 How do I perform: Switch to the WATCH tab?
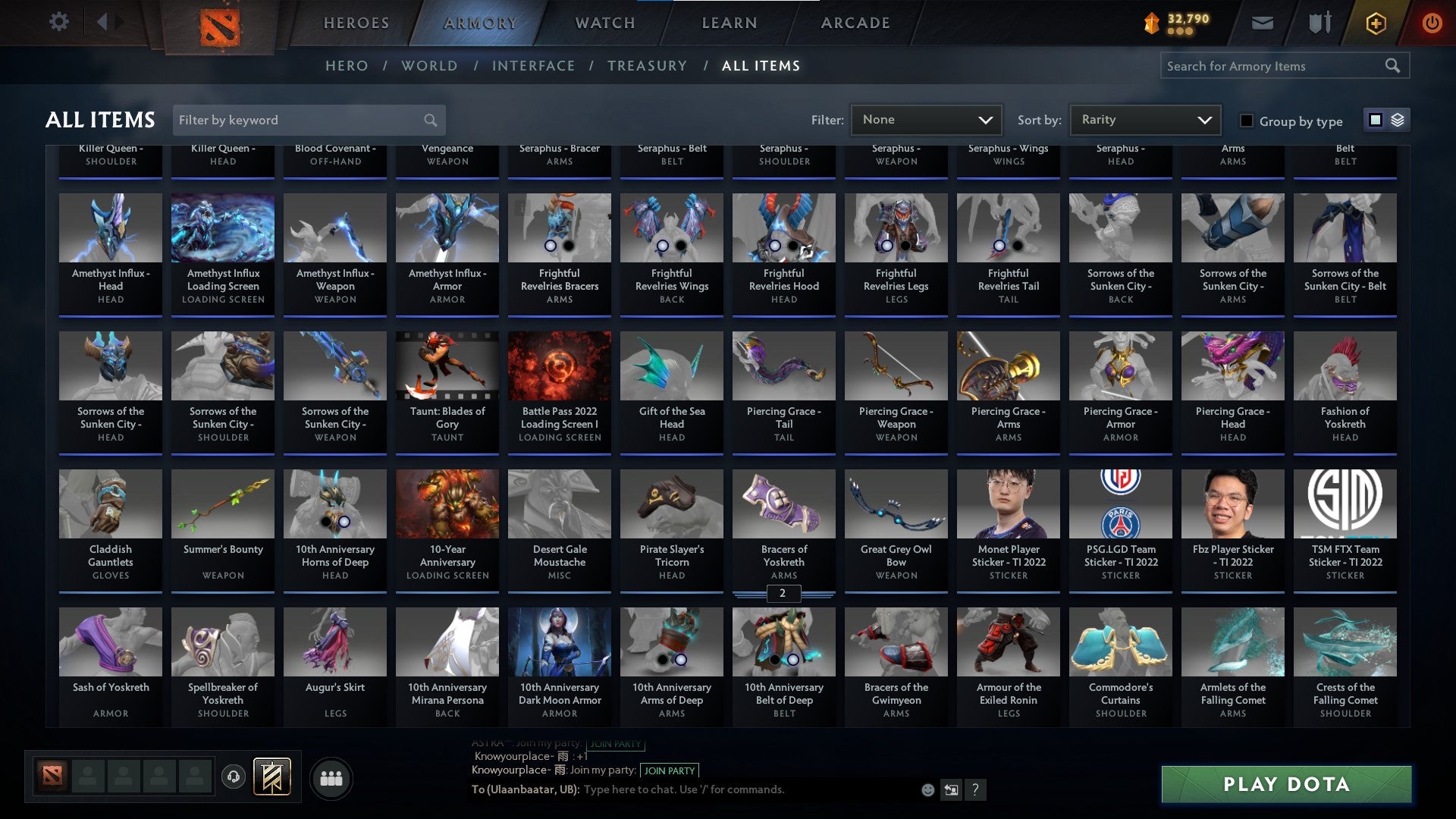(x=604, y=23)
